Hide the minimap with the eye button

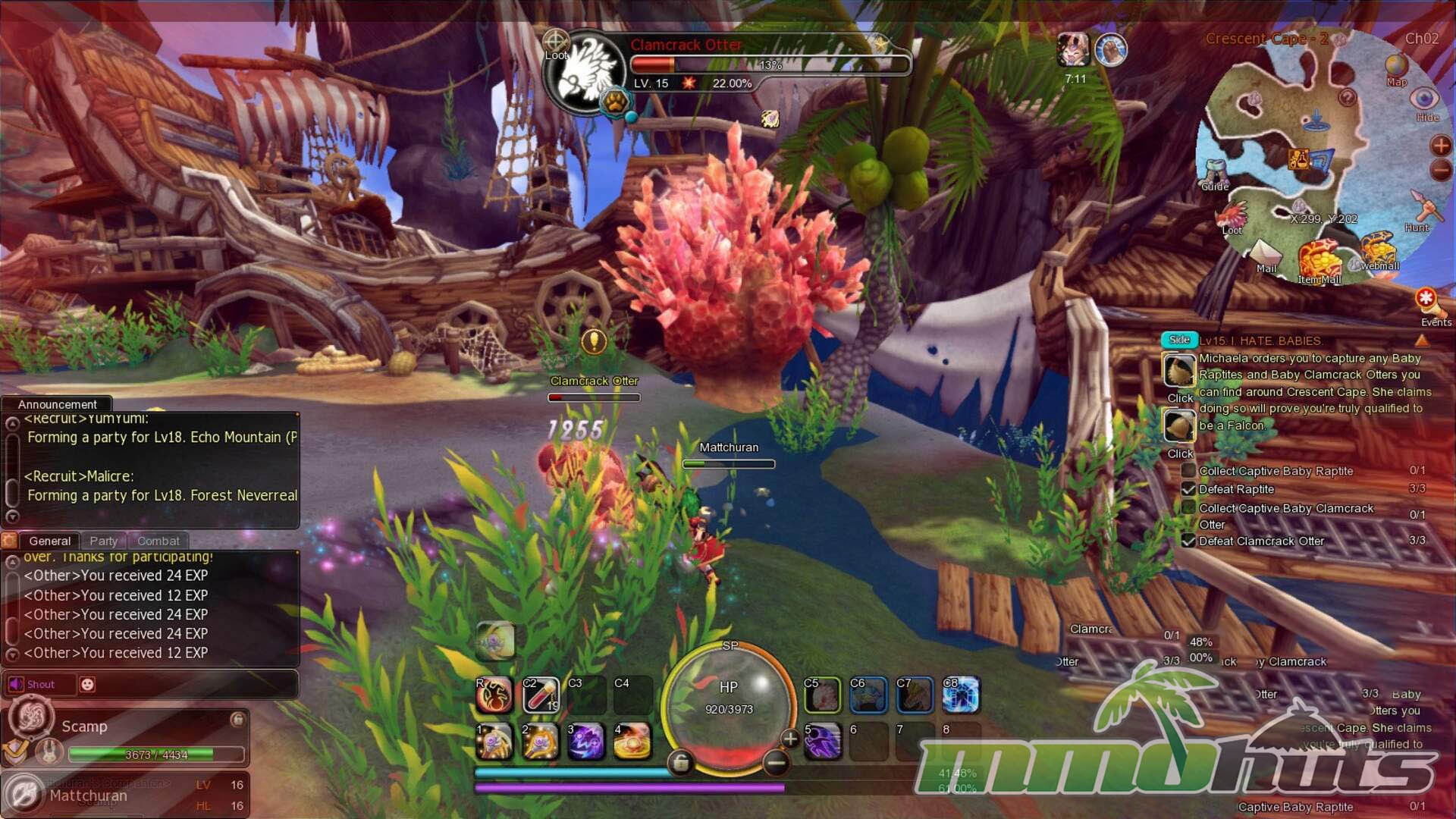click(x=1425, y=101)
